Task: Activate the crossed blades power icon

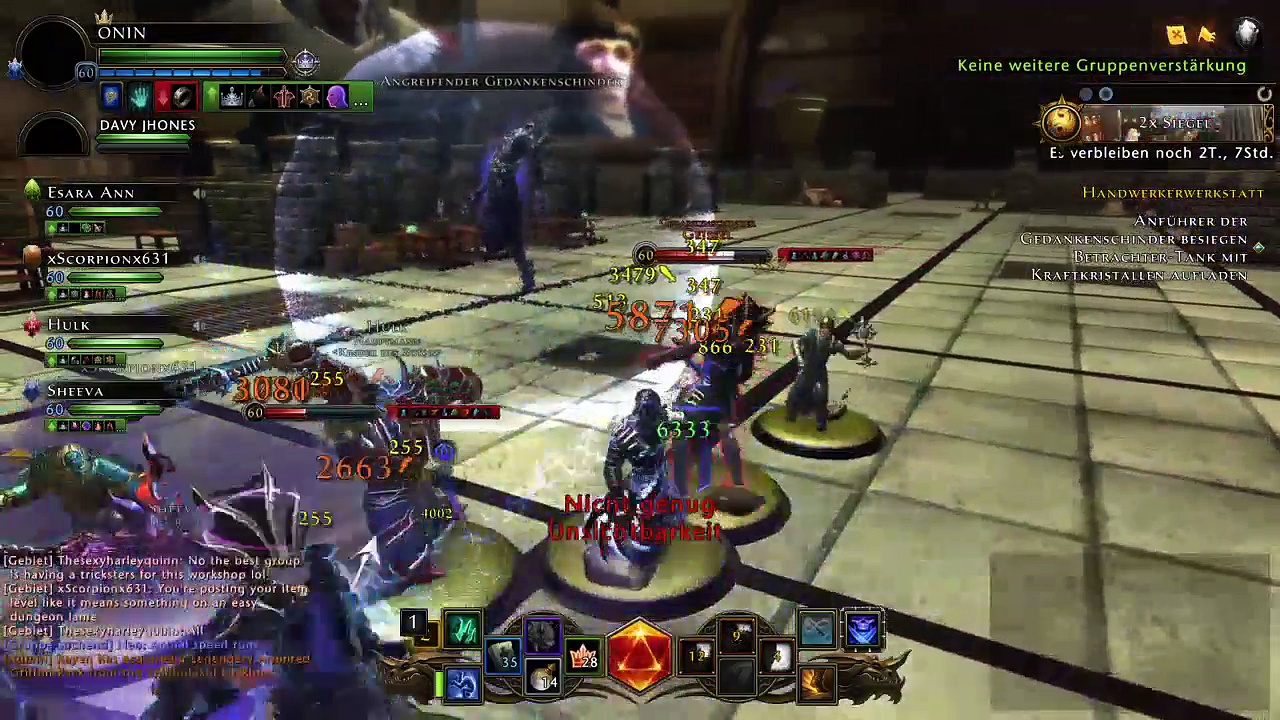Action: (x=816, y=629)
